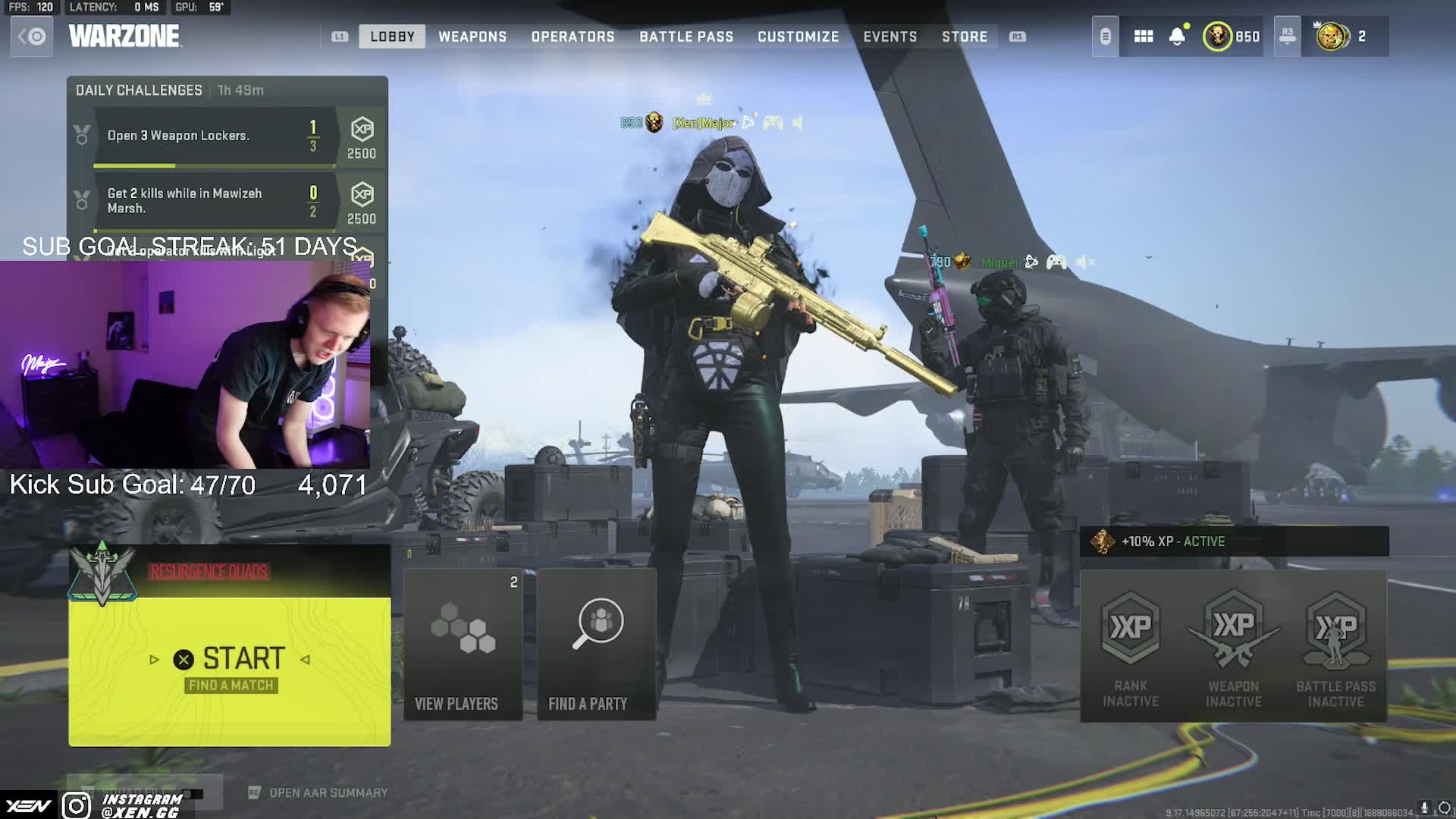Open the View Players tile
The image size is (1456, 819).
pyautogui.click(x=463, y=645)
